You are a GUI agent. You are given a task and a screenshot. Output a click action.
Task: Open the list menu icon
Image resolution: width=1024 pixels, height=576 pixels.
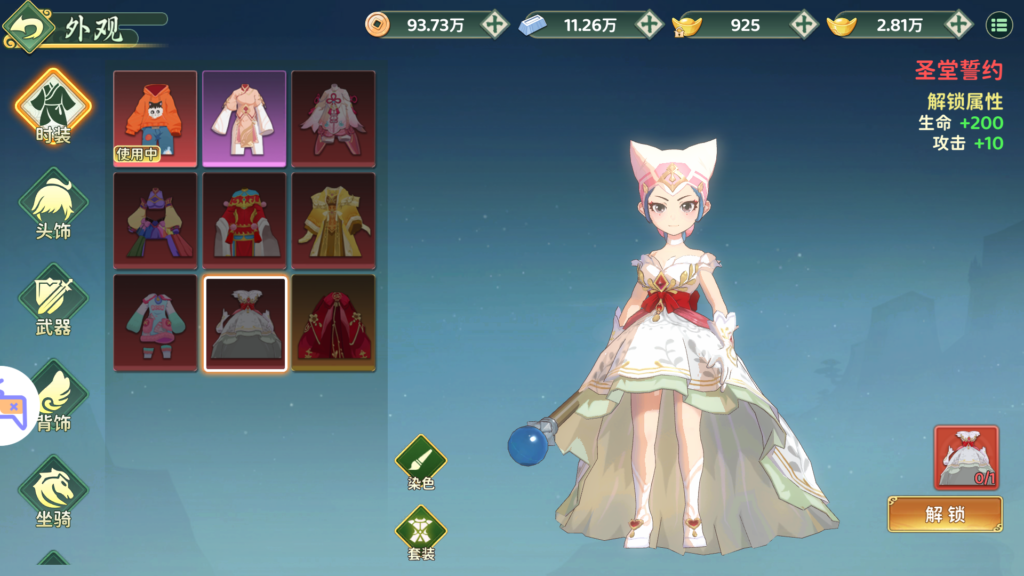click(x=998, y=25)
